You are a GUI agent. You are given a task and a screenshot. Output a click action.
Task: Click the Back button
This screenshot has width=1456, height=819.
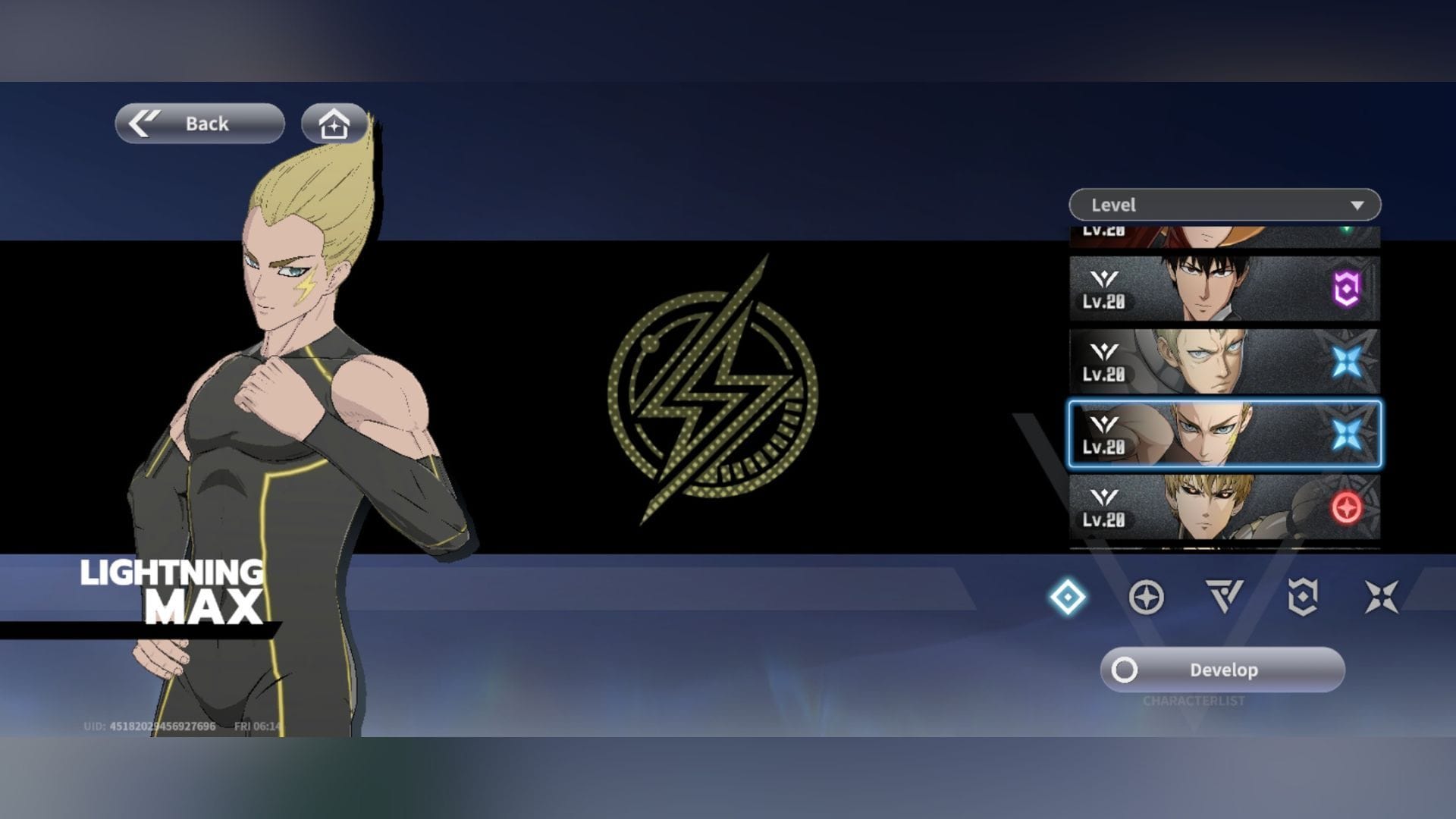199,123
